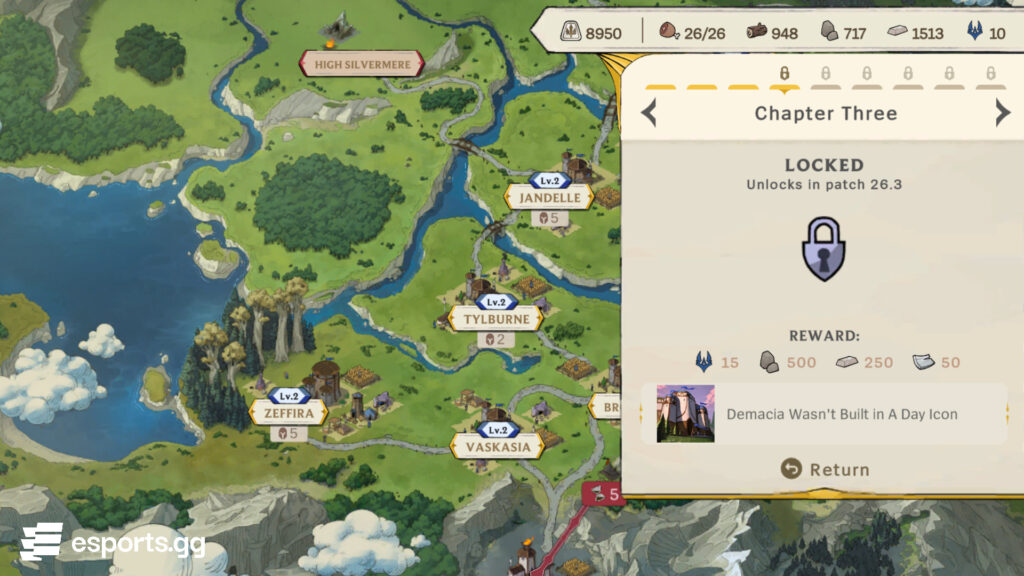The image size is (1024, 576).
Task: View the Demacia Wasn't Built in A Day icon reward
Action: [685, 414]
